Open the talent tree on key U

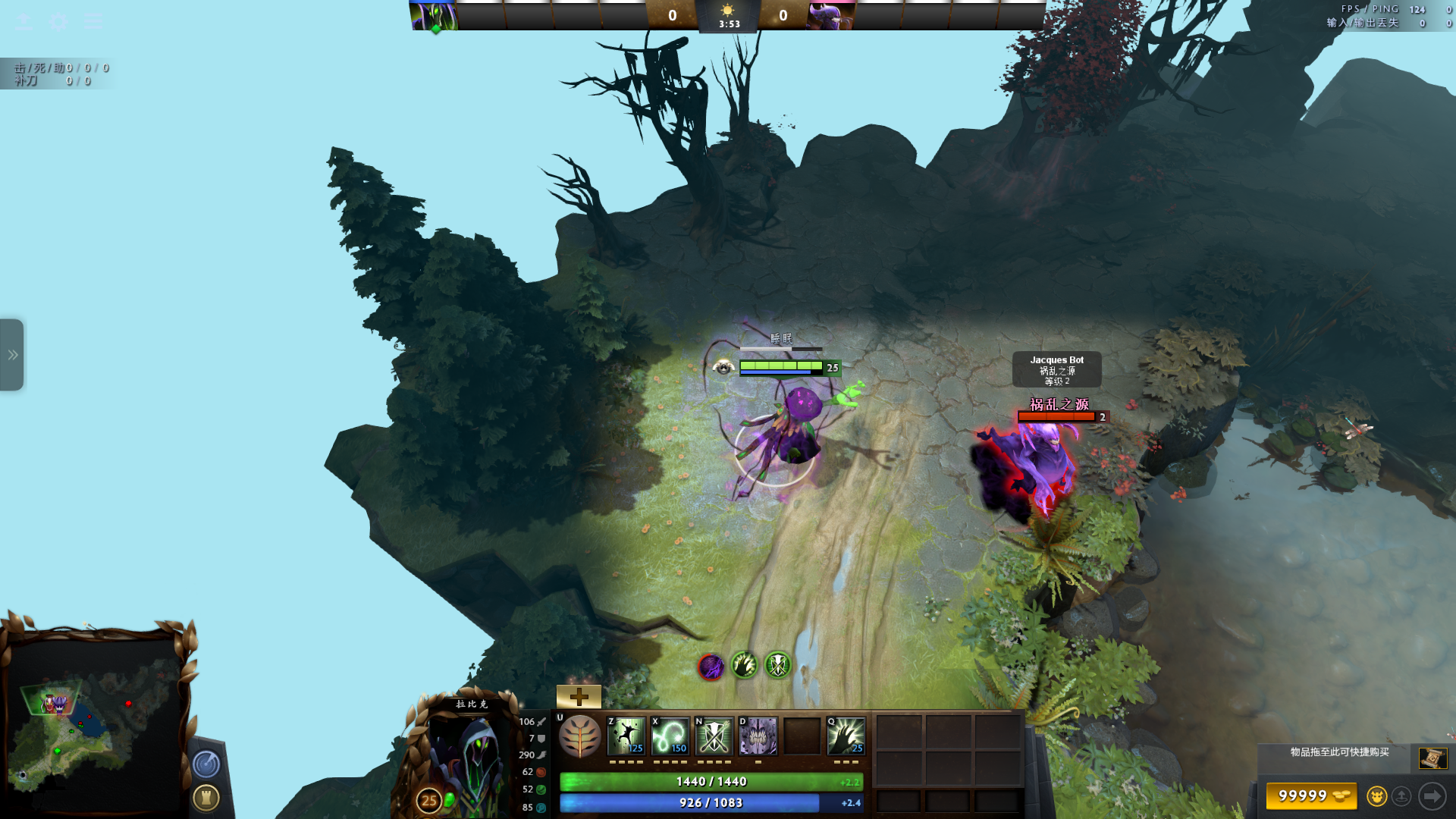(580, 736)
